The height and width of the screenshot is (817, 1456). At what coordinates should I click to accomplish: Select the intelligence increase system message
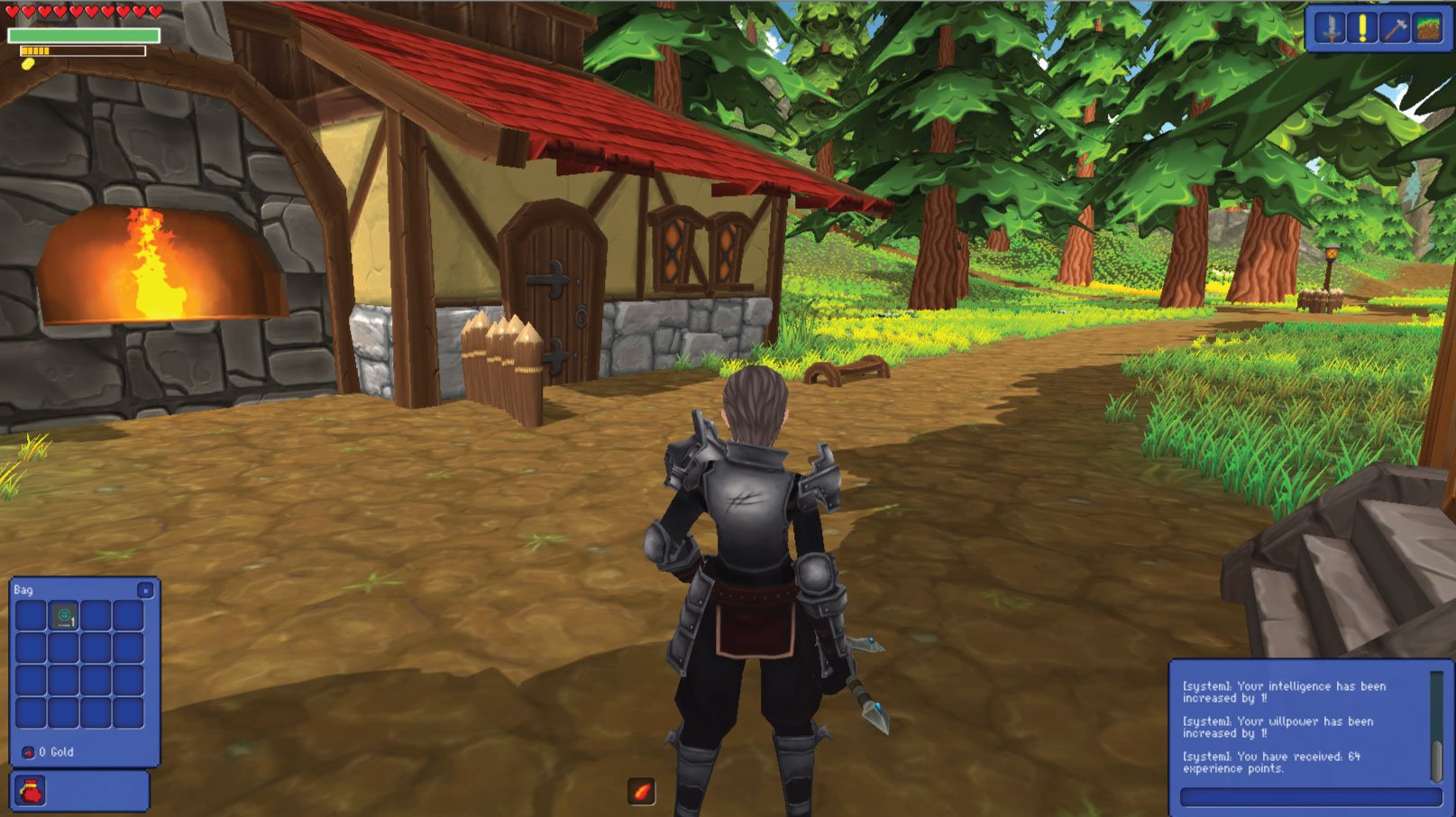click(x=1271, y=691)
